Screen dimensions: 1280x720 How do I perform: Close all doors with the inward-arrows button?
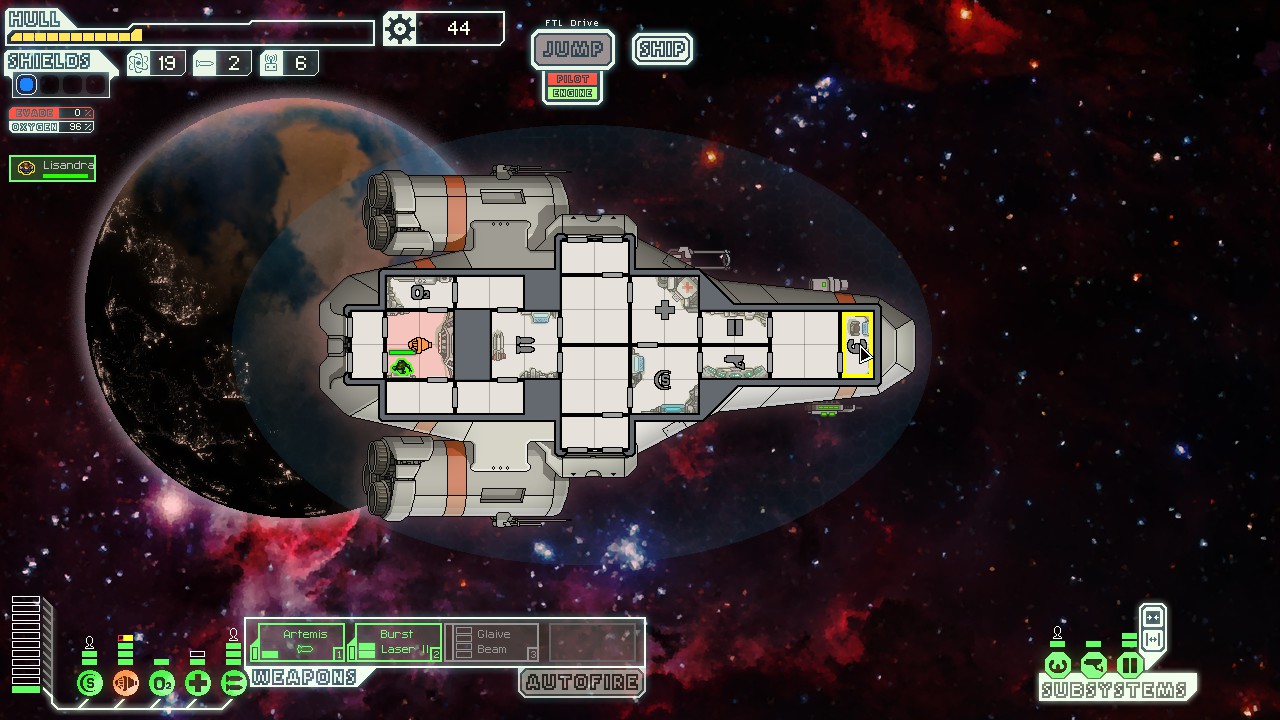click(1153, 617)
